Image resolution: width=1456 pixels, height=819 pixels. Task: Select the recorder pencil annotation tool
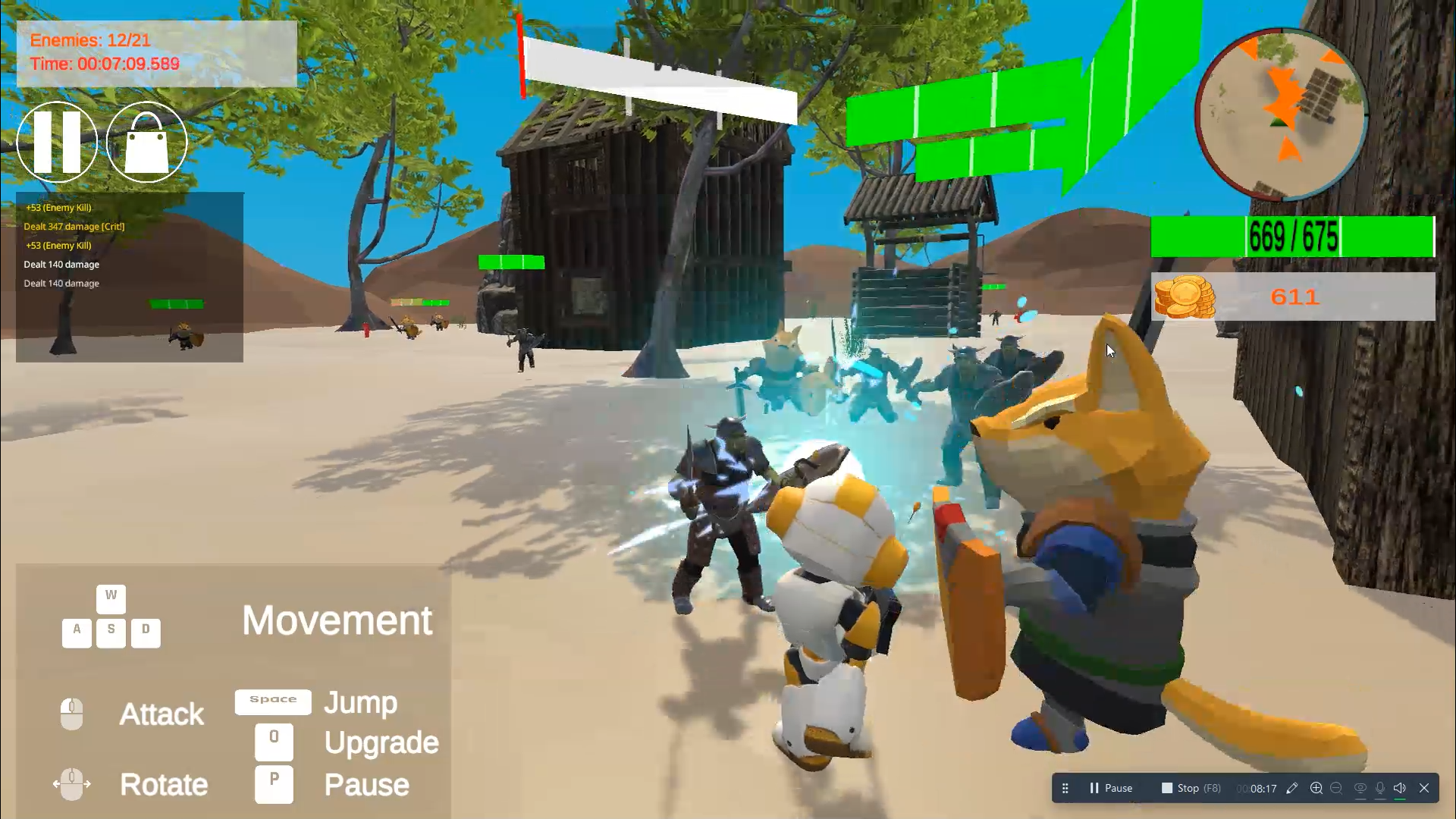pyautogui.click(x=1292, y=788)
